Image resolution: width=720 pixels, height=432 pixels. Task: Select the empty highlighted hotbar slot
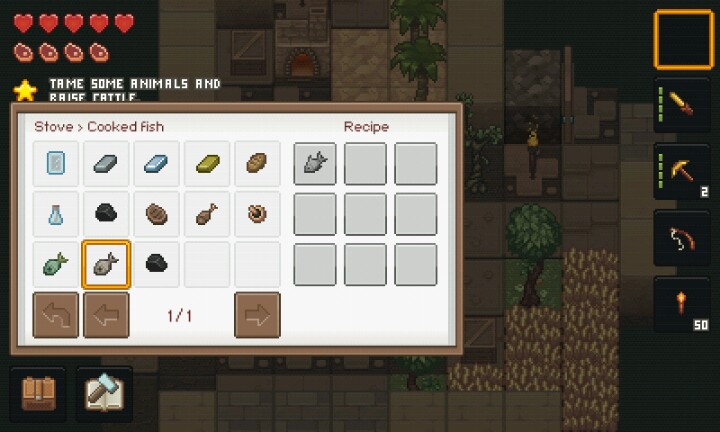tap(684, 39)
